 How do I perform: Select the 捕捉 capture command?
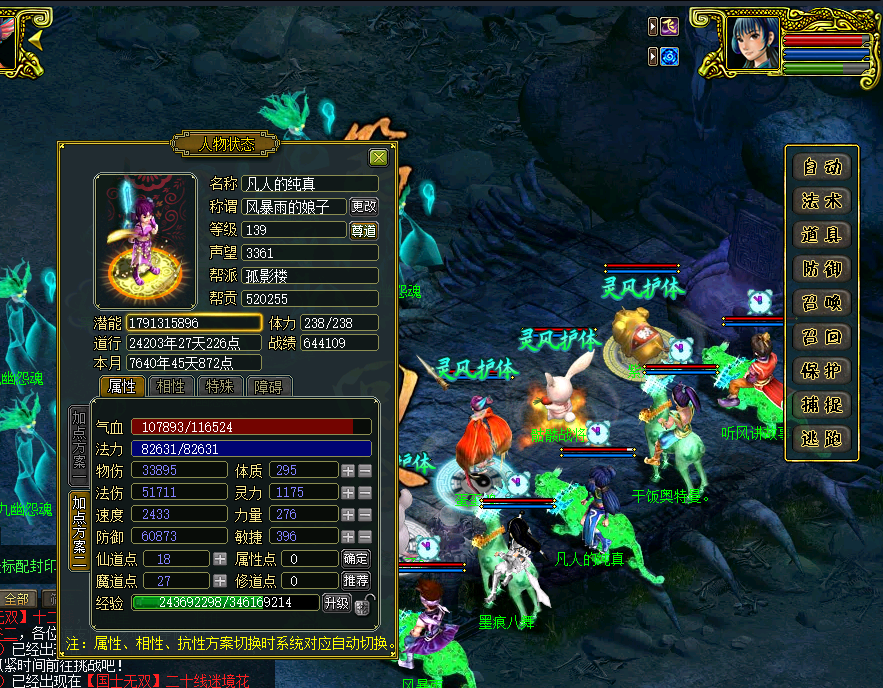[x=821, y=405]
